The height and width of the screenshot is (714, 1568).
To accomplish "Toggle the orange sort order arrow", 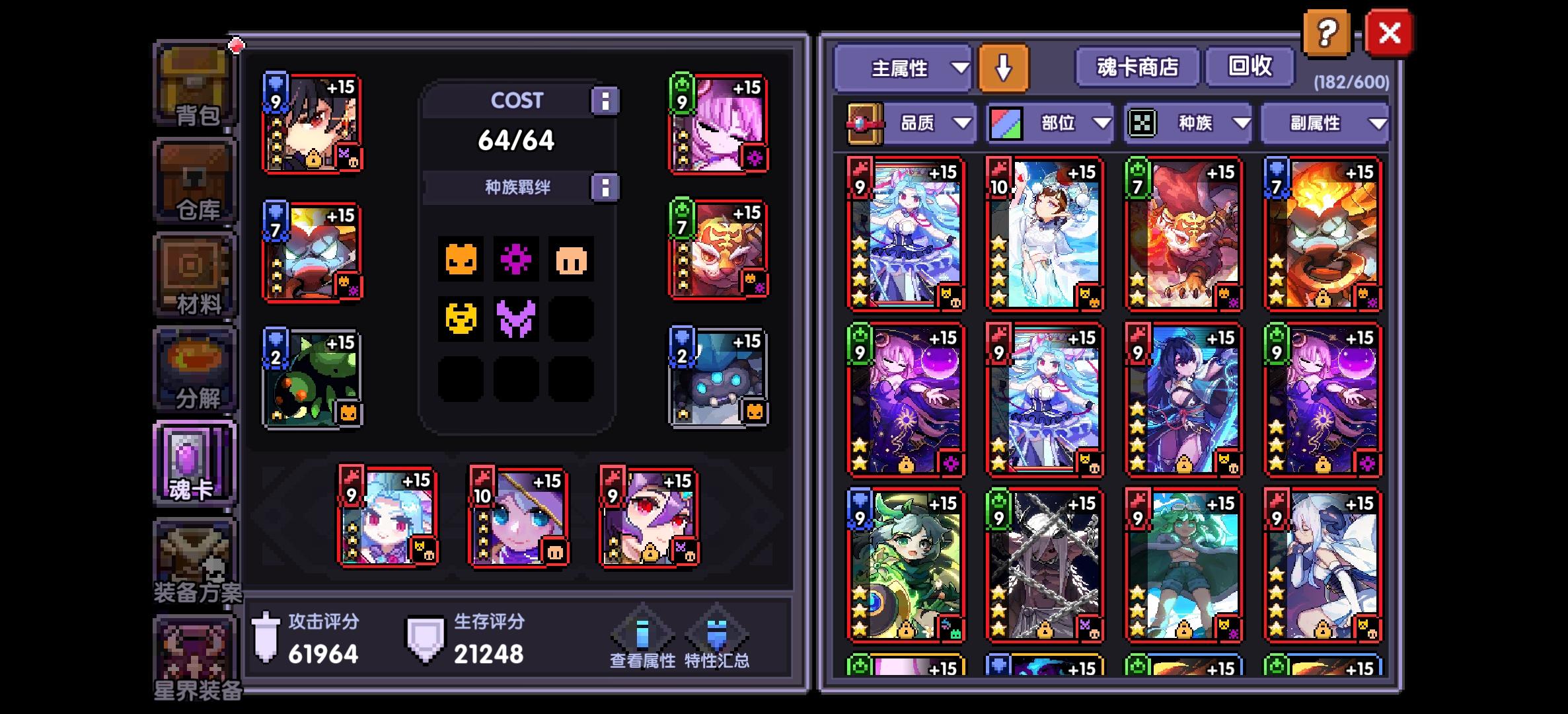I will point(1004,68).
